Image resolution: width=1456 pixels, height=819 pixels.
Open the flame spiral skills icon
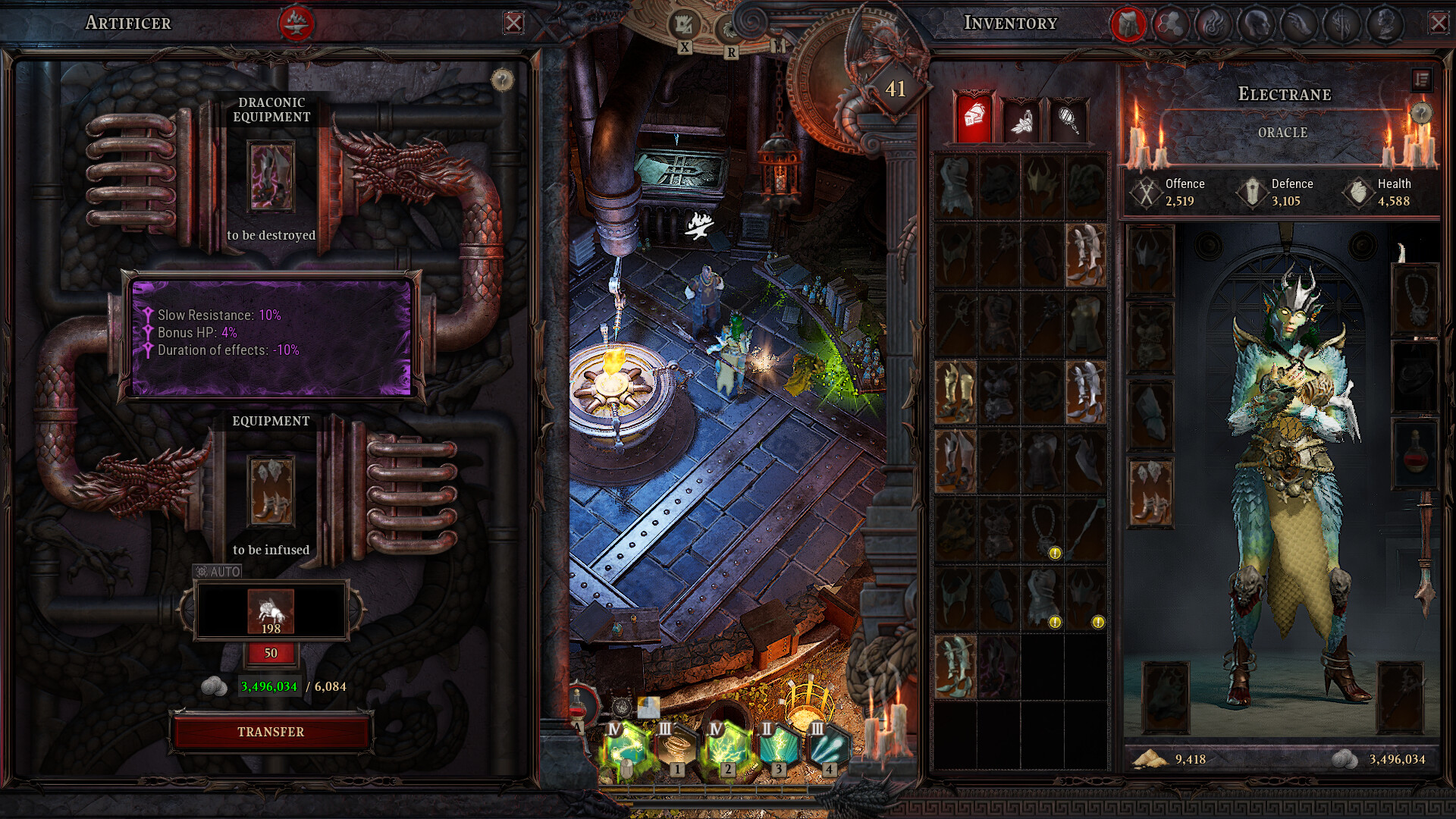click(x=1216, y=25)
